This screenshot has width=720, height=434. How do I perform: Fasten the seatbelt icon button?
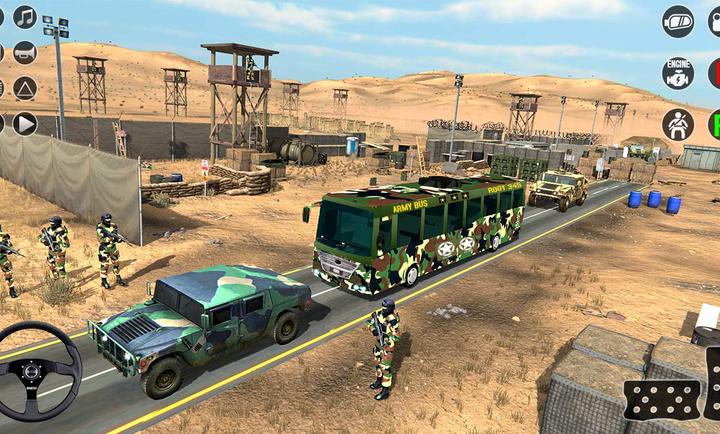click(x=677, y=125)
